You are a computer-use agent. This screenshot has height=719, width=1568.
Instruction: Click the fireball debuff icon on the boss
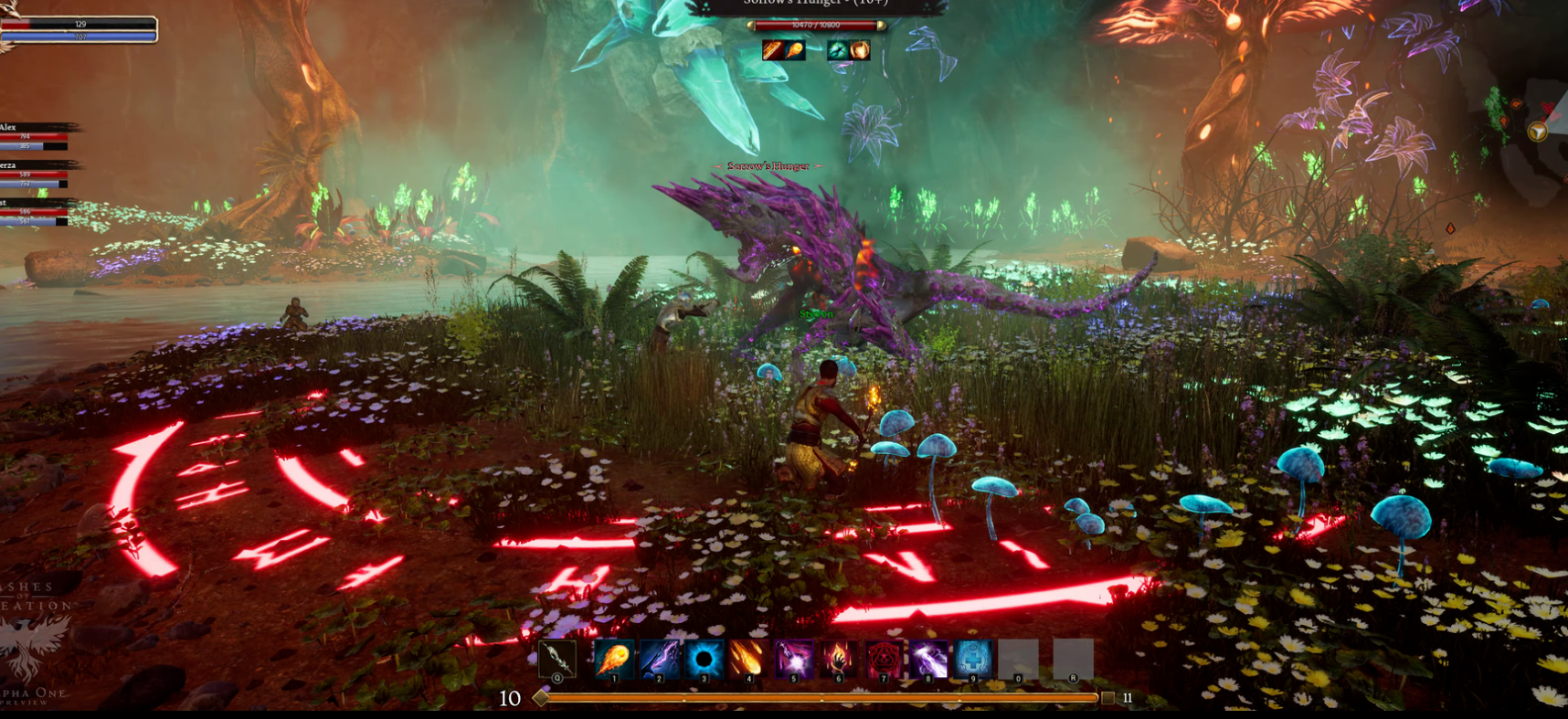795,50
